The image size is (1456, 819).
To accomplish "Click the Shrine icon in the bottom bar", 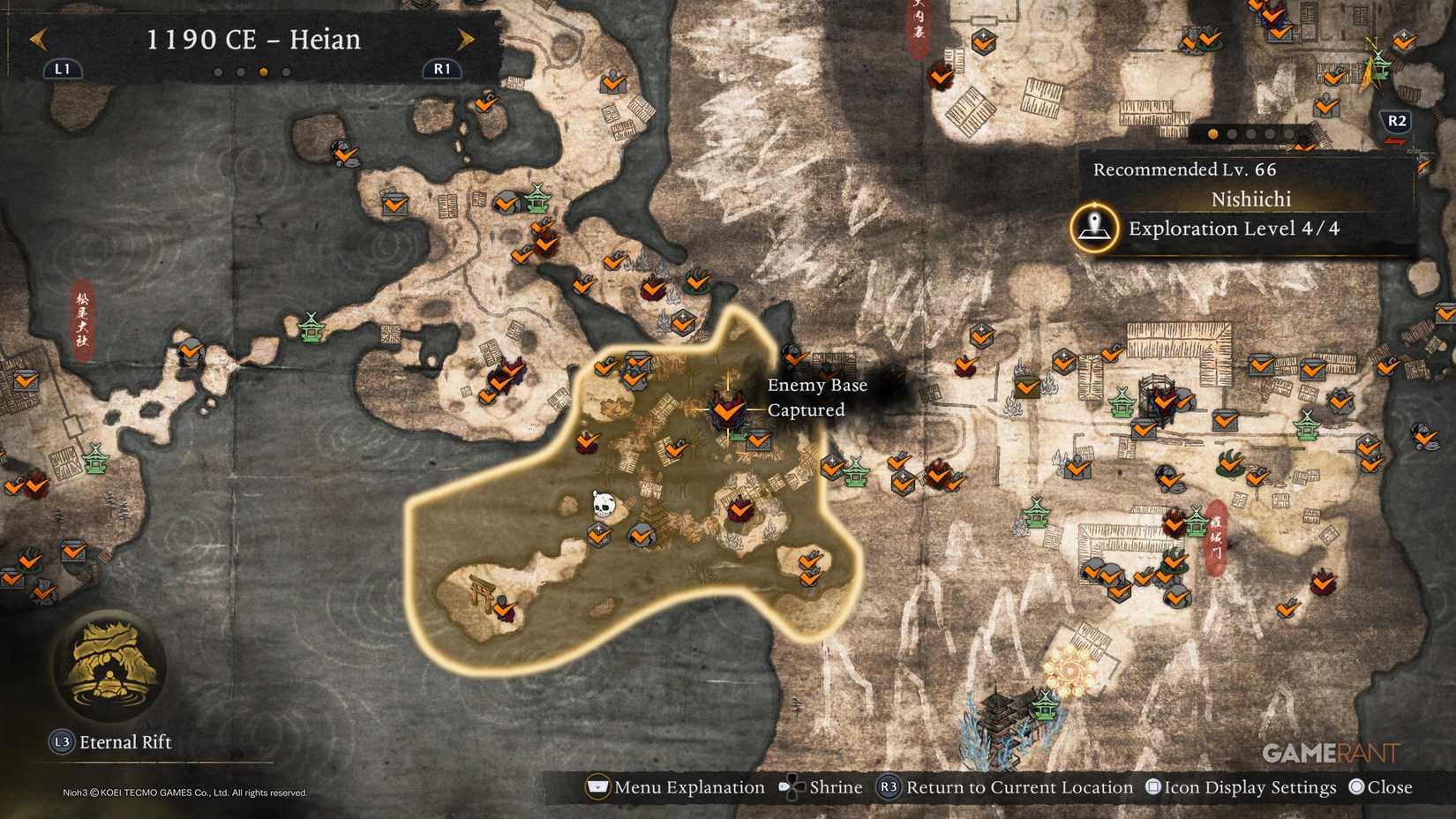I will pos(792,787).
